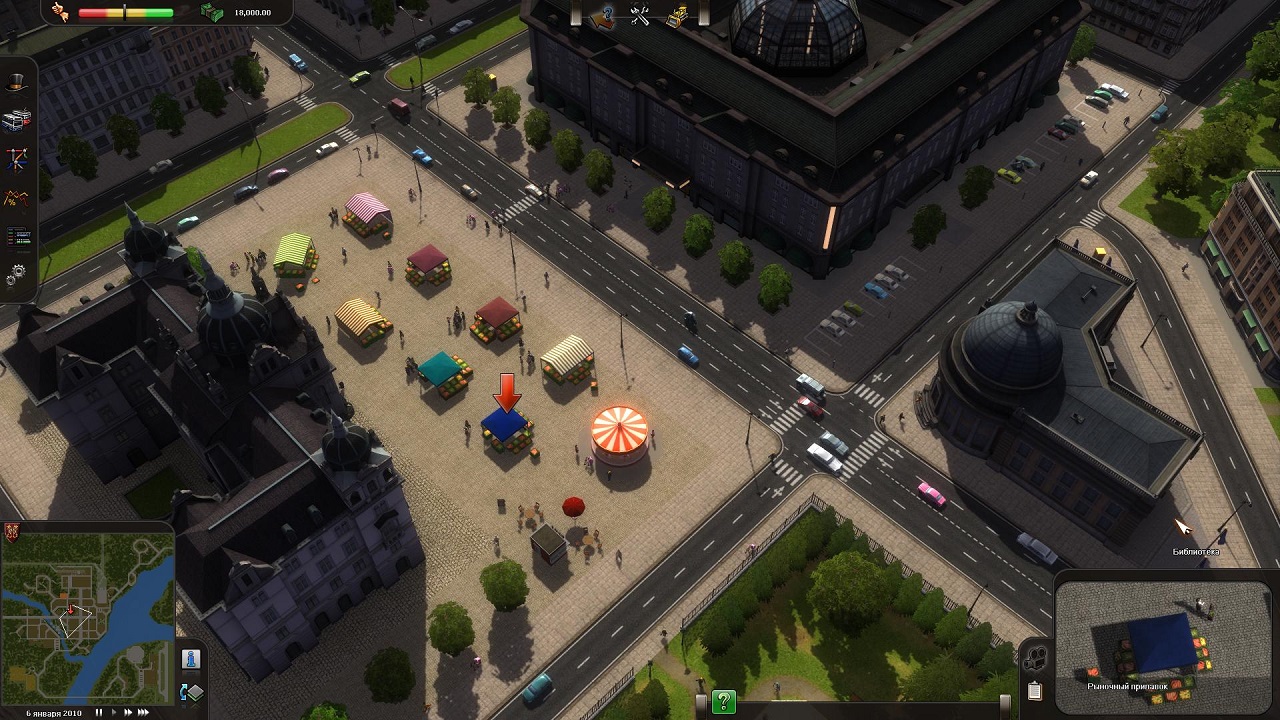Click the red coat of arms emblem

pos(11,529)
